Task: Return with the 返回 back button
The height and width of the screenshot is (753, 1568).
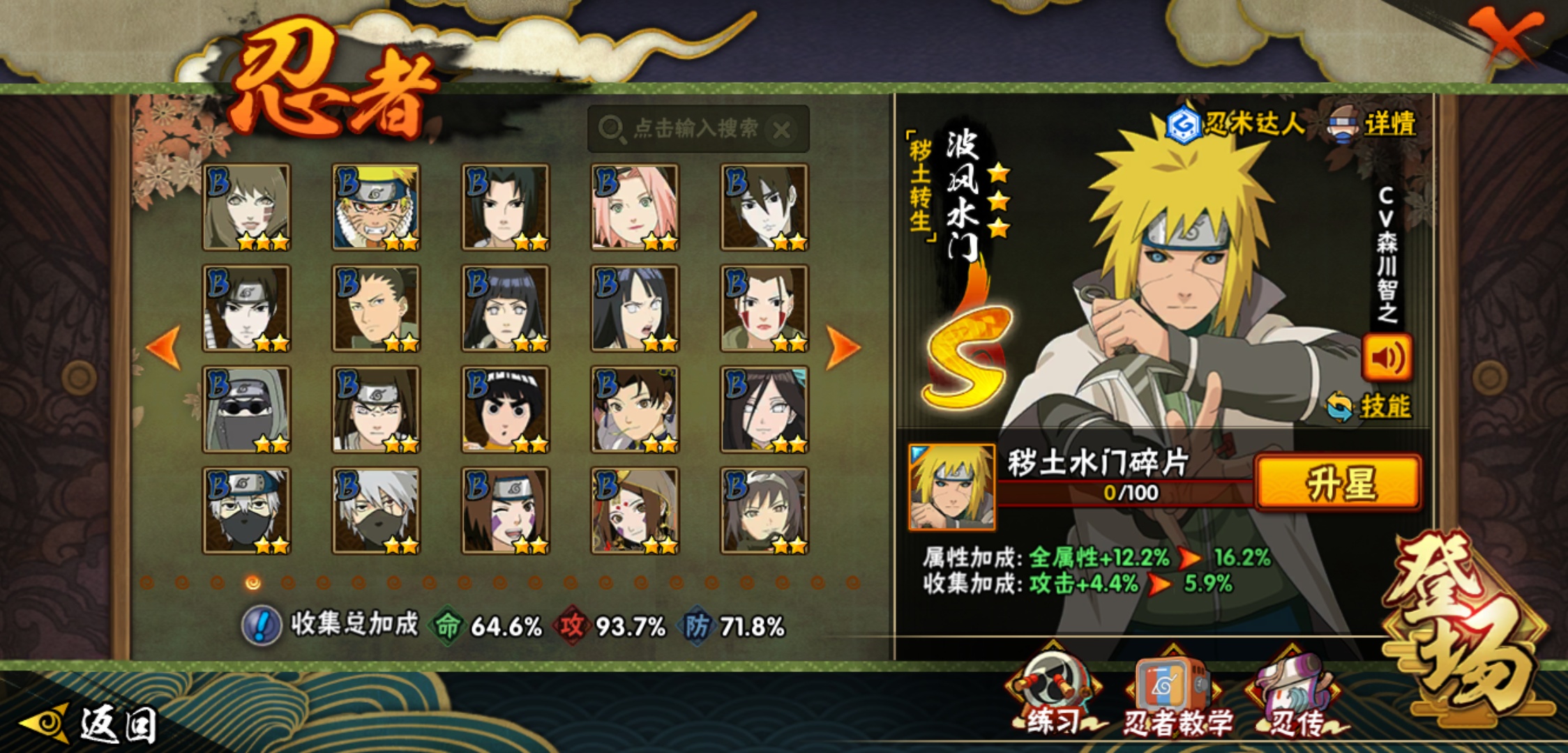Action: click(x=91, y=724)
